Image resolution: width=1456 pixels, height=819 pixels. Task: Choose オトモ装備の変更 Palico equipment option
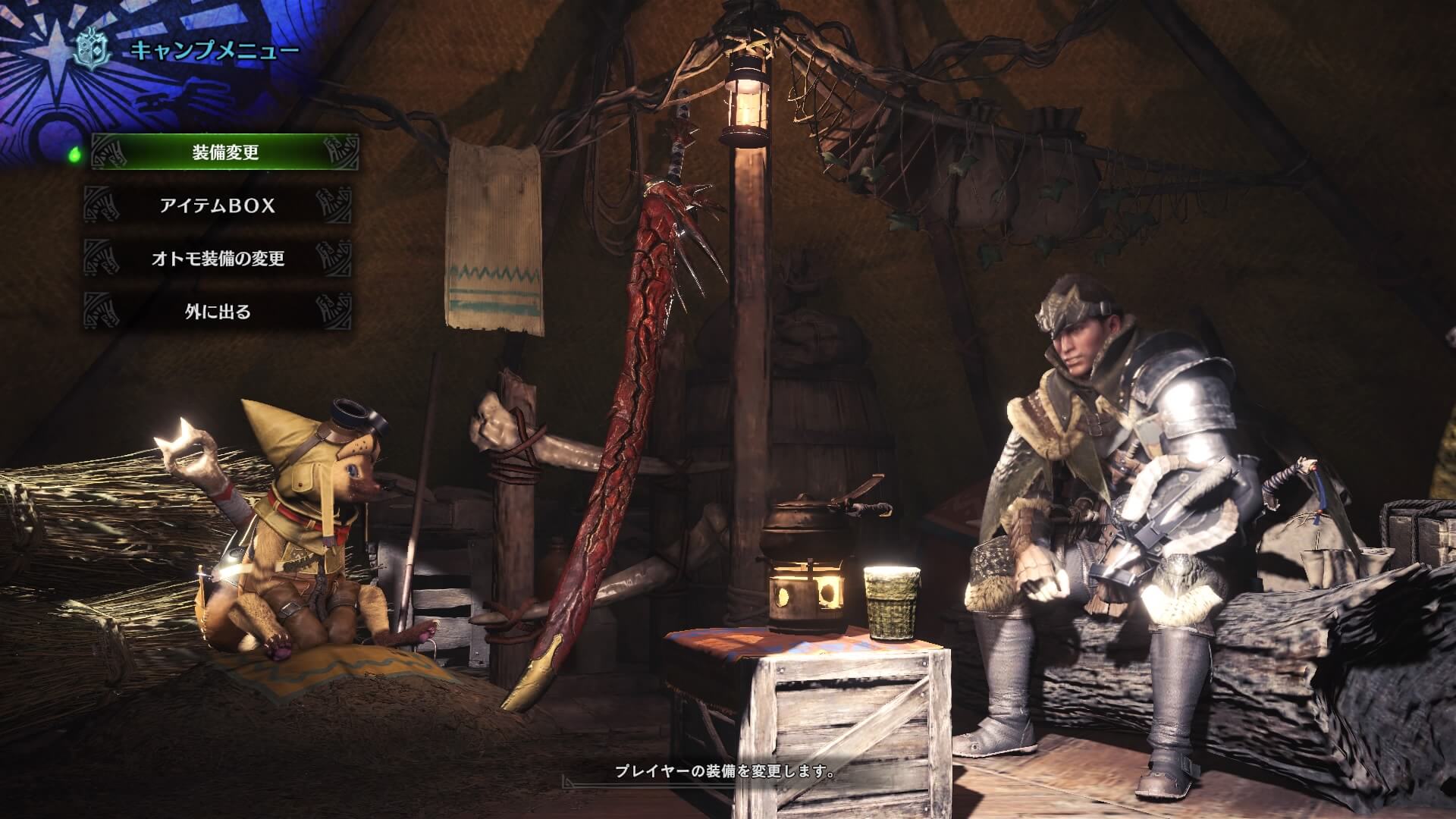point(218,259)
